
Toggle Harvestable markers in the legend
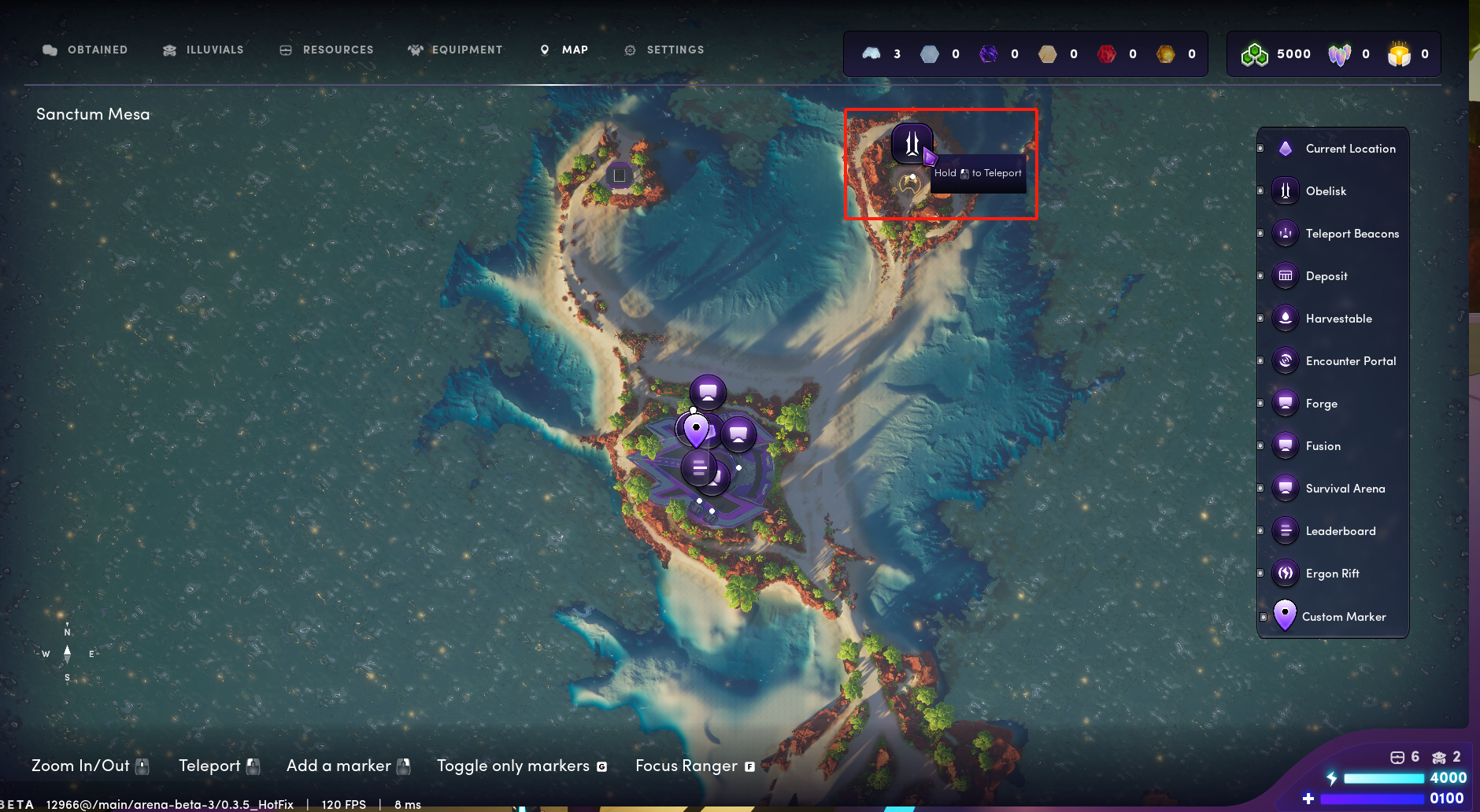pyautogui.click(x=1338, y=319)
